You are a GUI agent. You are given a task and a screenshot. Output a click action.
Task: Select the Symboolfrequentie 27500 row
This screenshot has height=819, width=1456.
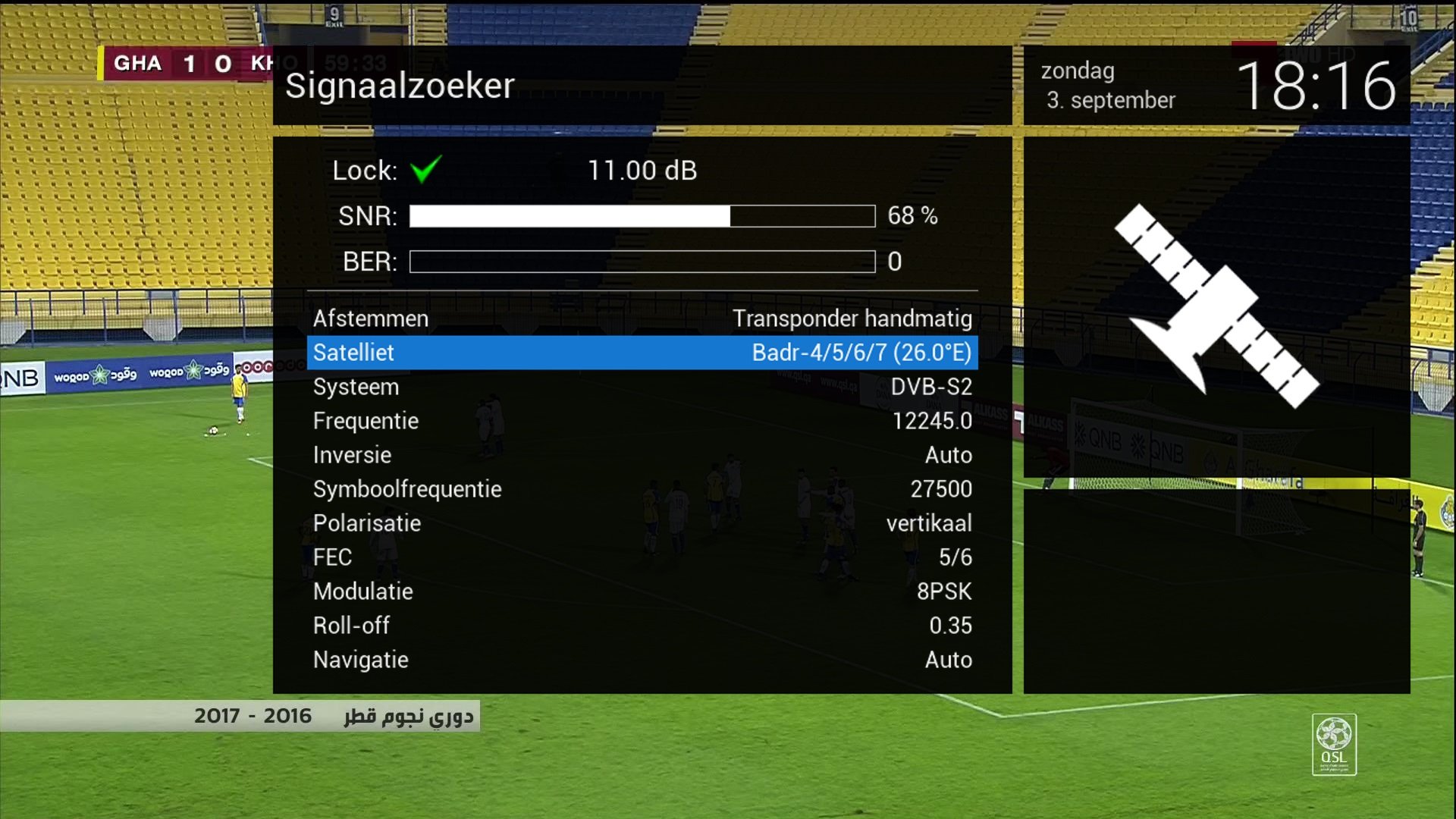coord(642,489)
